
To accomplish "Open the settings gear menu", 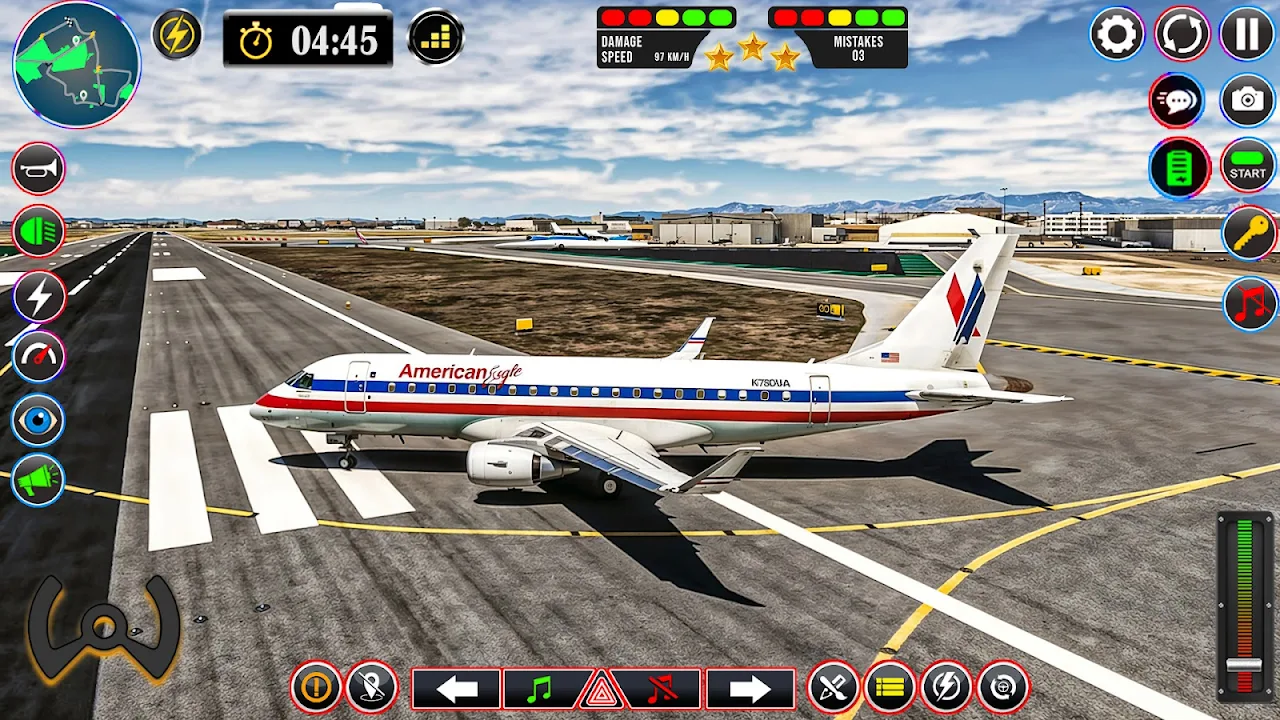I will tap(1116, 35).
